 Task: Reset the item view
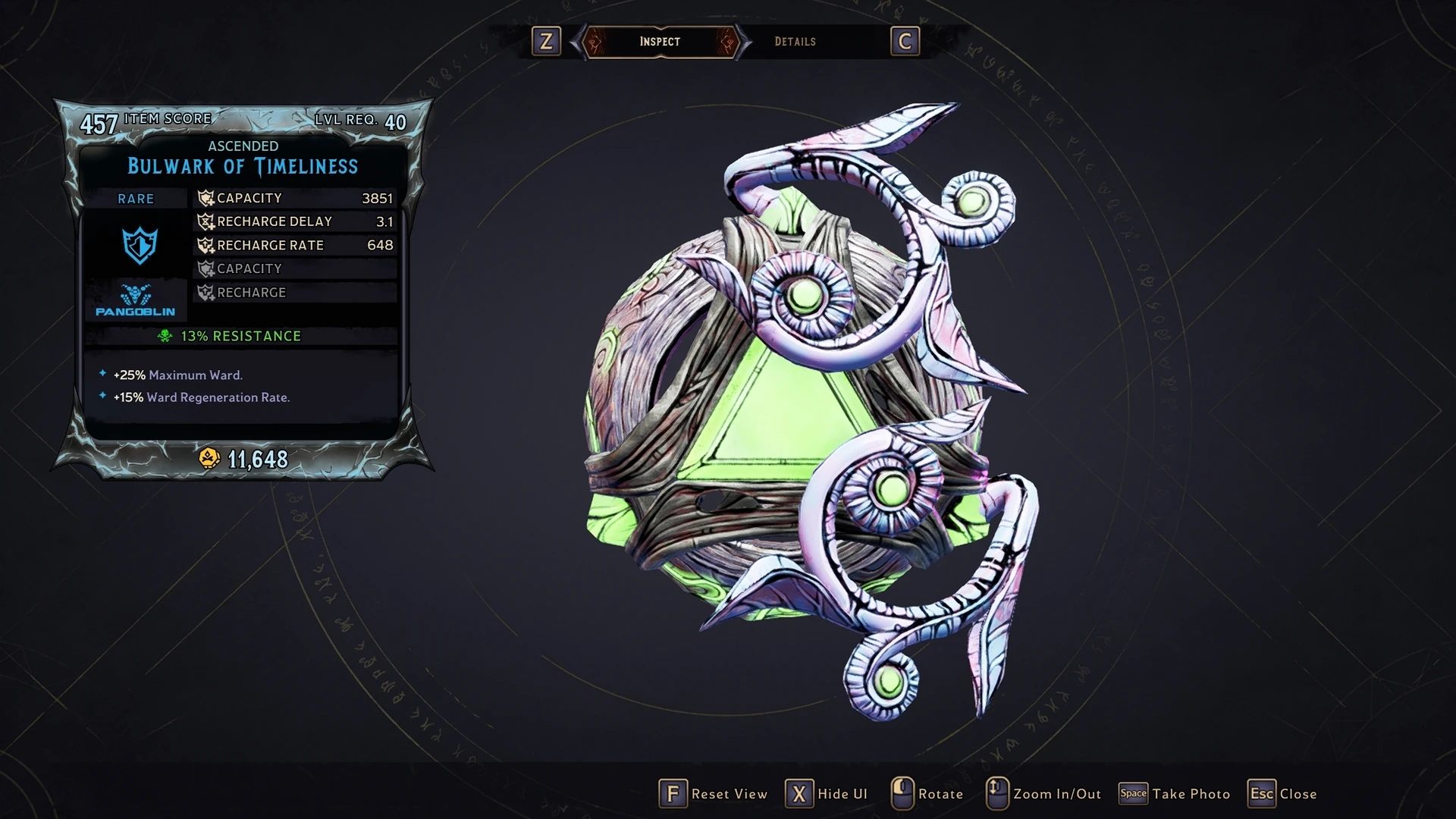tap(713, 794)
